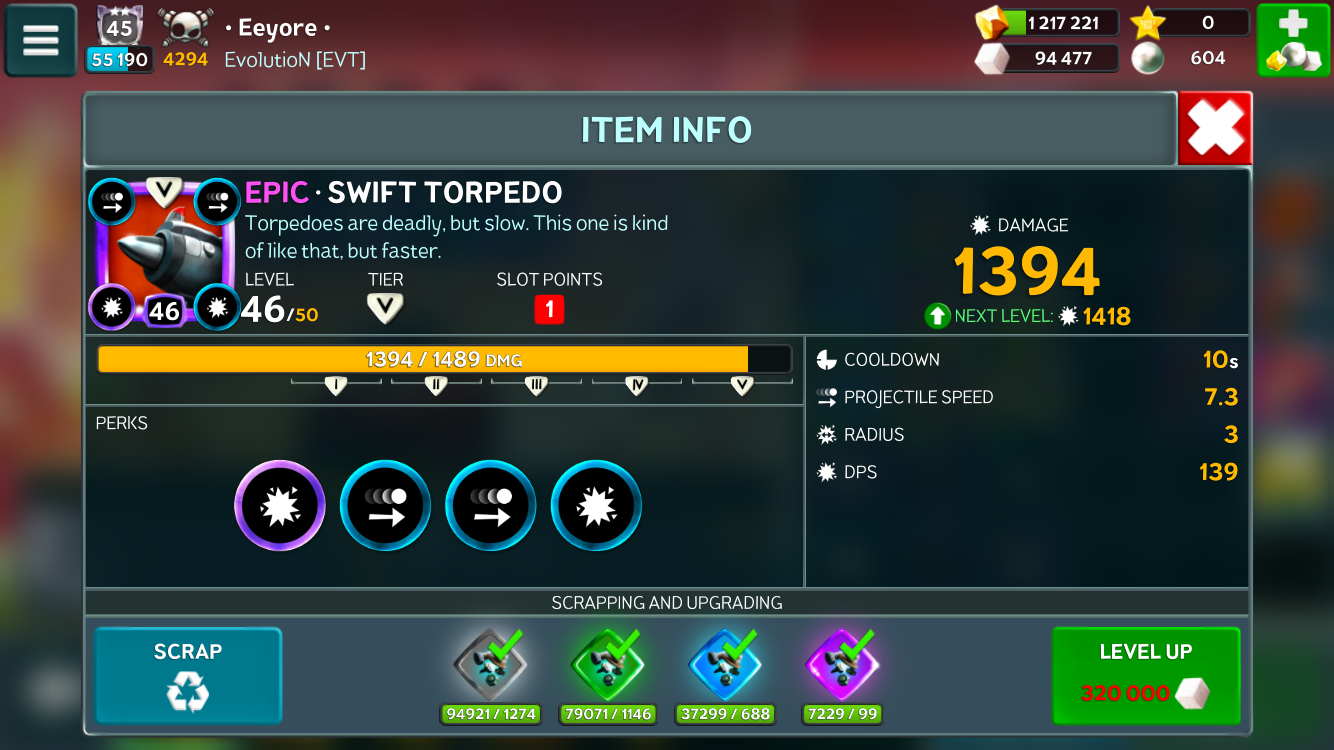
Task: Tap the star currency counter
Action: (1190, 22)
